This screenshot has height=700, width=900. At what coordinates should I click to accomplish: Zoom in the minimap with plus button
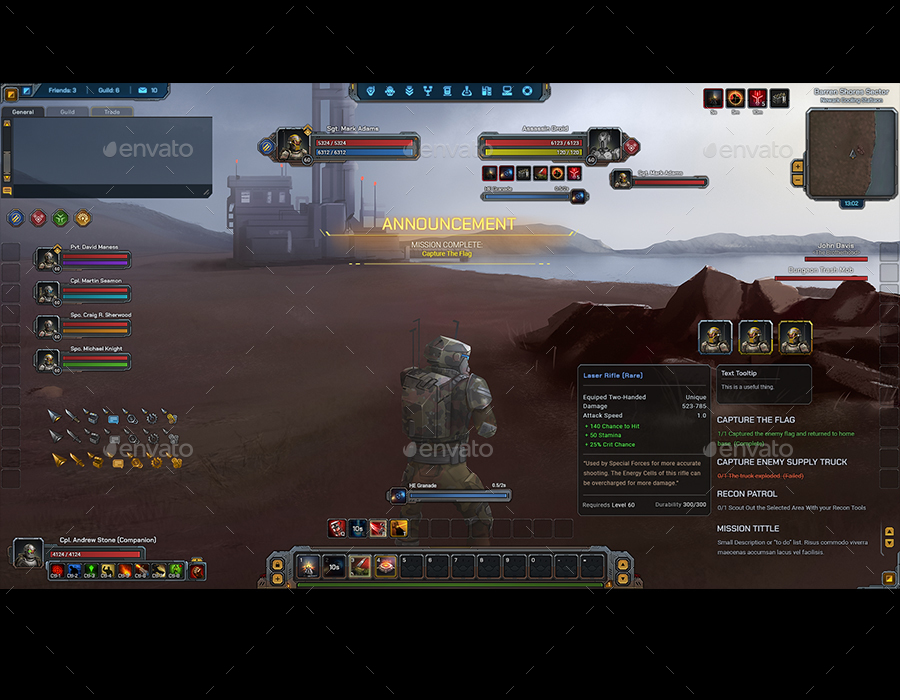tap(797, 166)
